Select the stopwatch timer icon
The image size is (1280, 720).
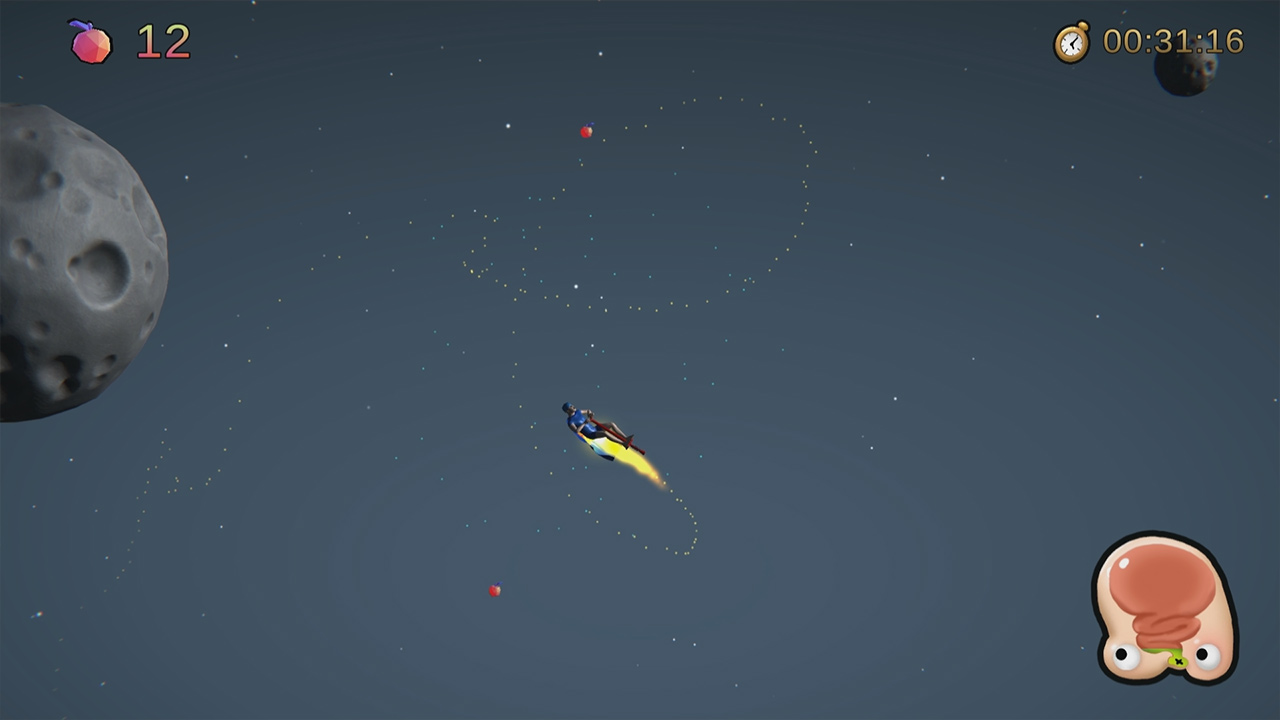click(x=1069, y=43)
